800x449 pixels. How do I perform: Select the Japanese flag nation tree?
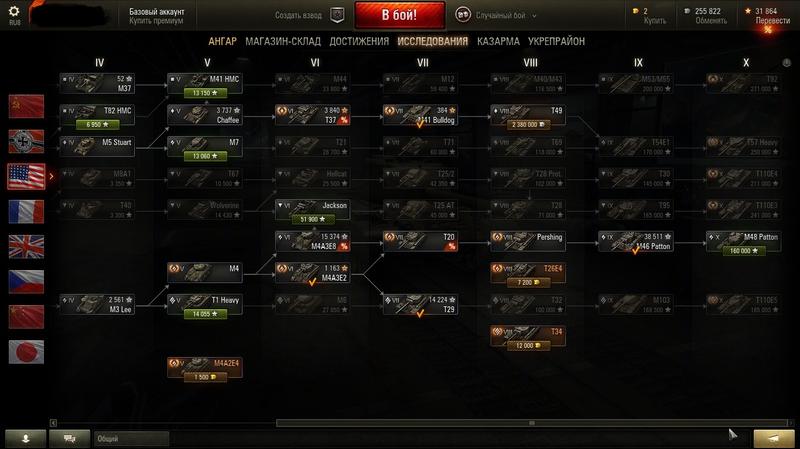click(x=26, y=352)
